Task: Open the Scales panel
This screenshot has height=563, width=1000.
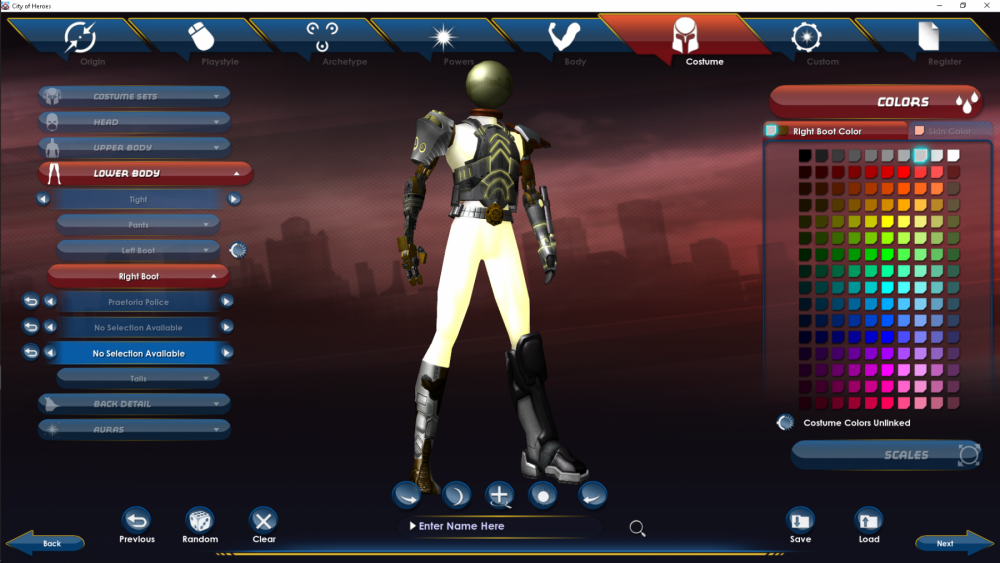Action: click(x=887, y=455)
